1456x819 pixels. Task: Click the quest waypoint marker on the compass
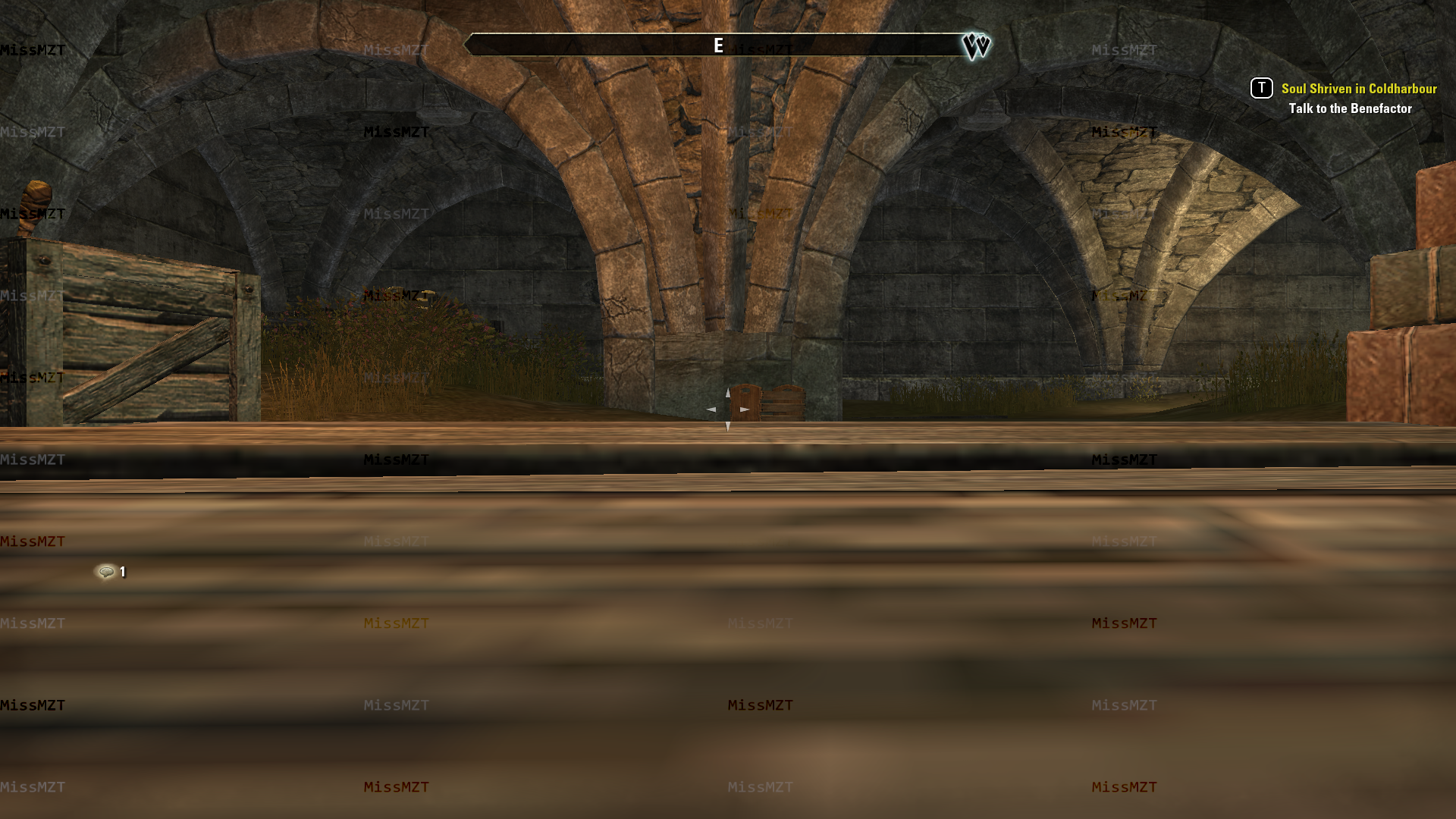point(978,45)
